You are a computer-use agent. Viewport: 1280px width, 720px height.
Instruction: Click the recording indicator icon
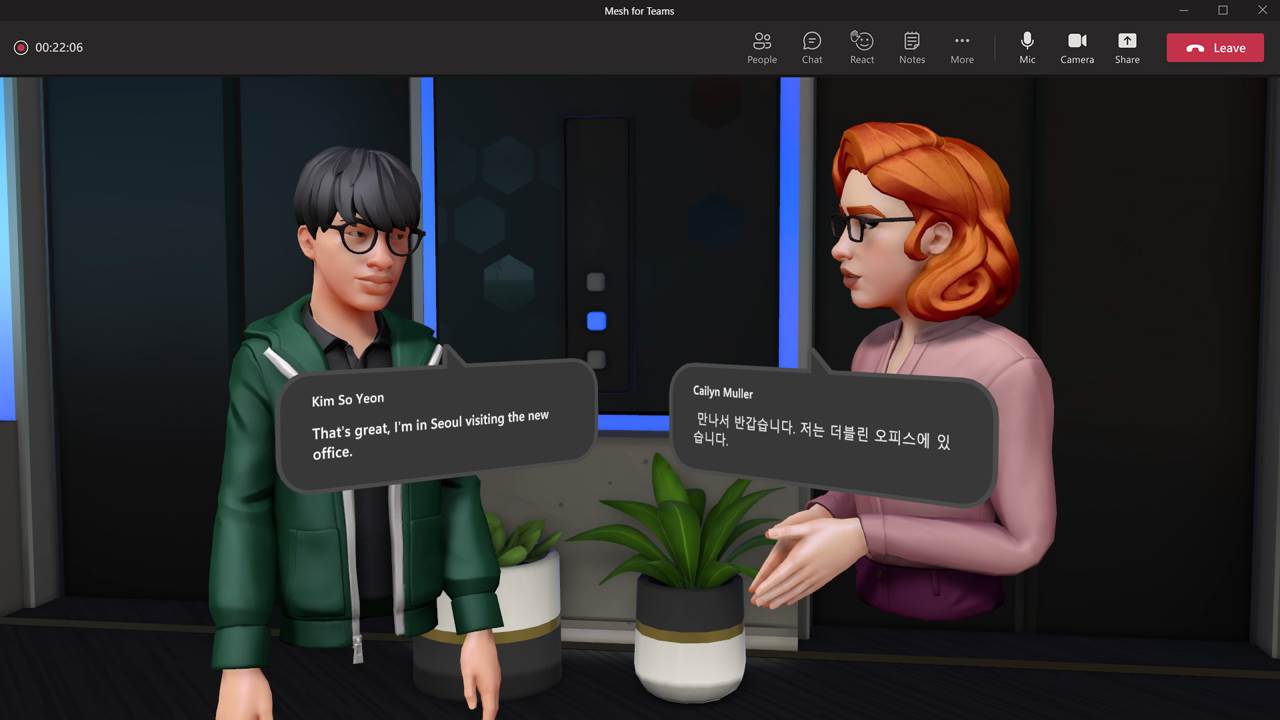pos(20,47)
